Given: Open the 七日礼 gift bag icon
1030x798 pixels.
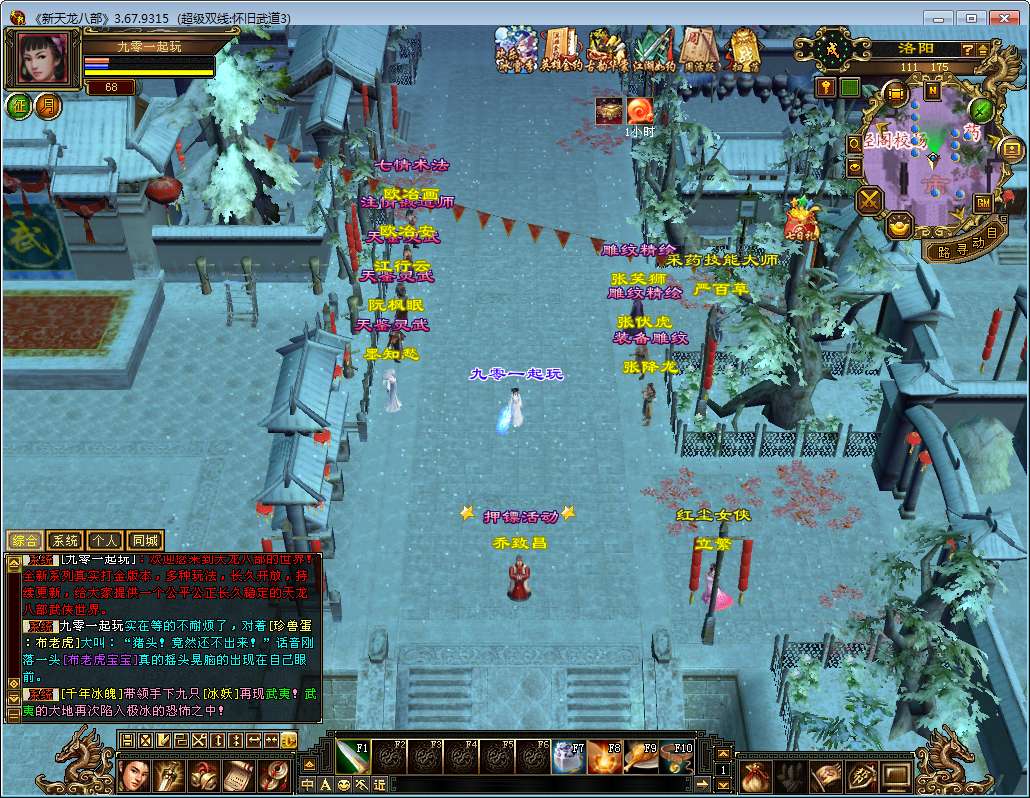Looking at the screenshot, I should (x=801, y=218).
